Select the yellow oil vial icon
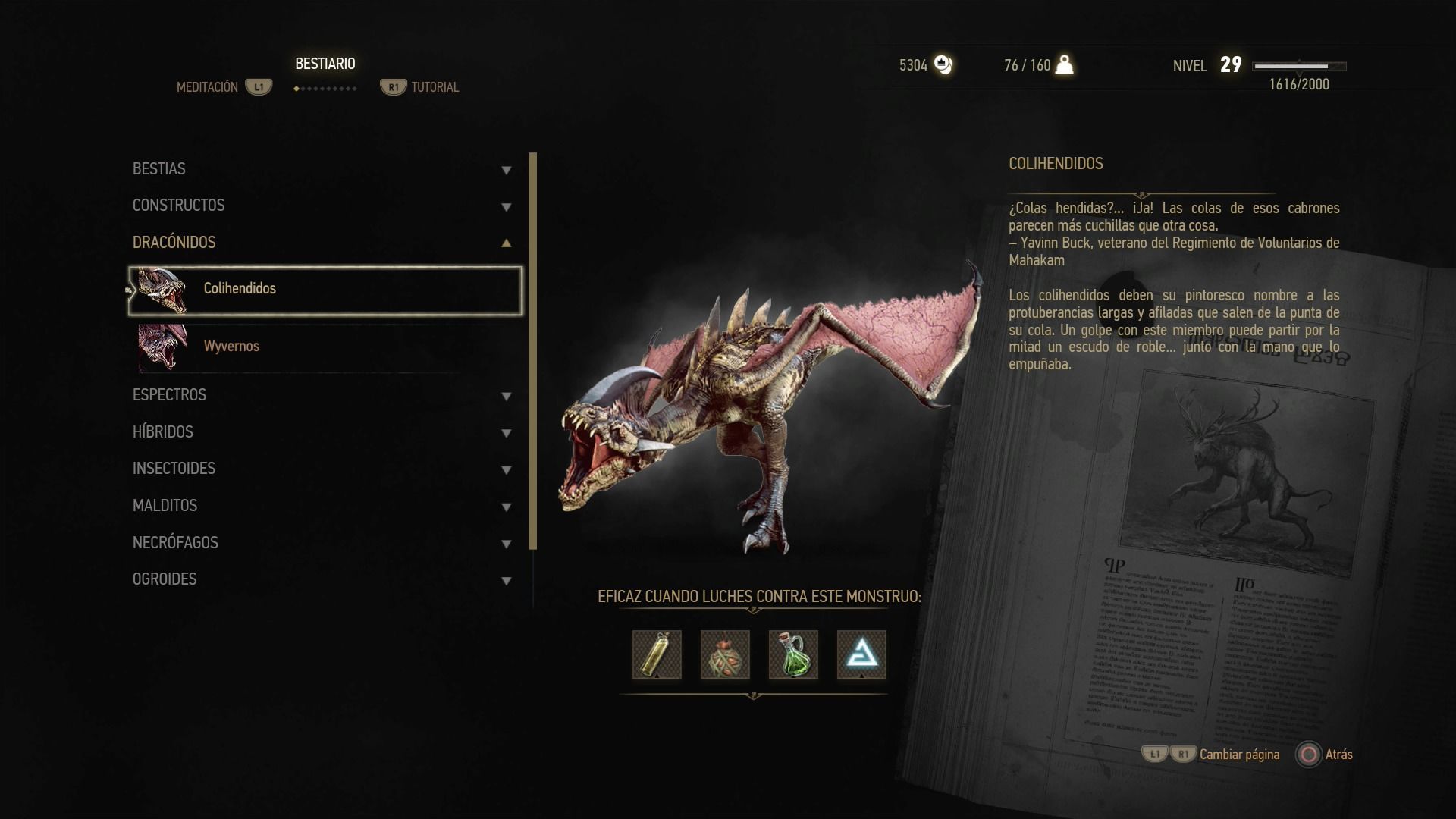1456x819 pixels. (x=657, y=654)
